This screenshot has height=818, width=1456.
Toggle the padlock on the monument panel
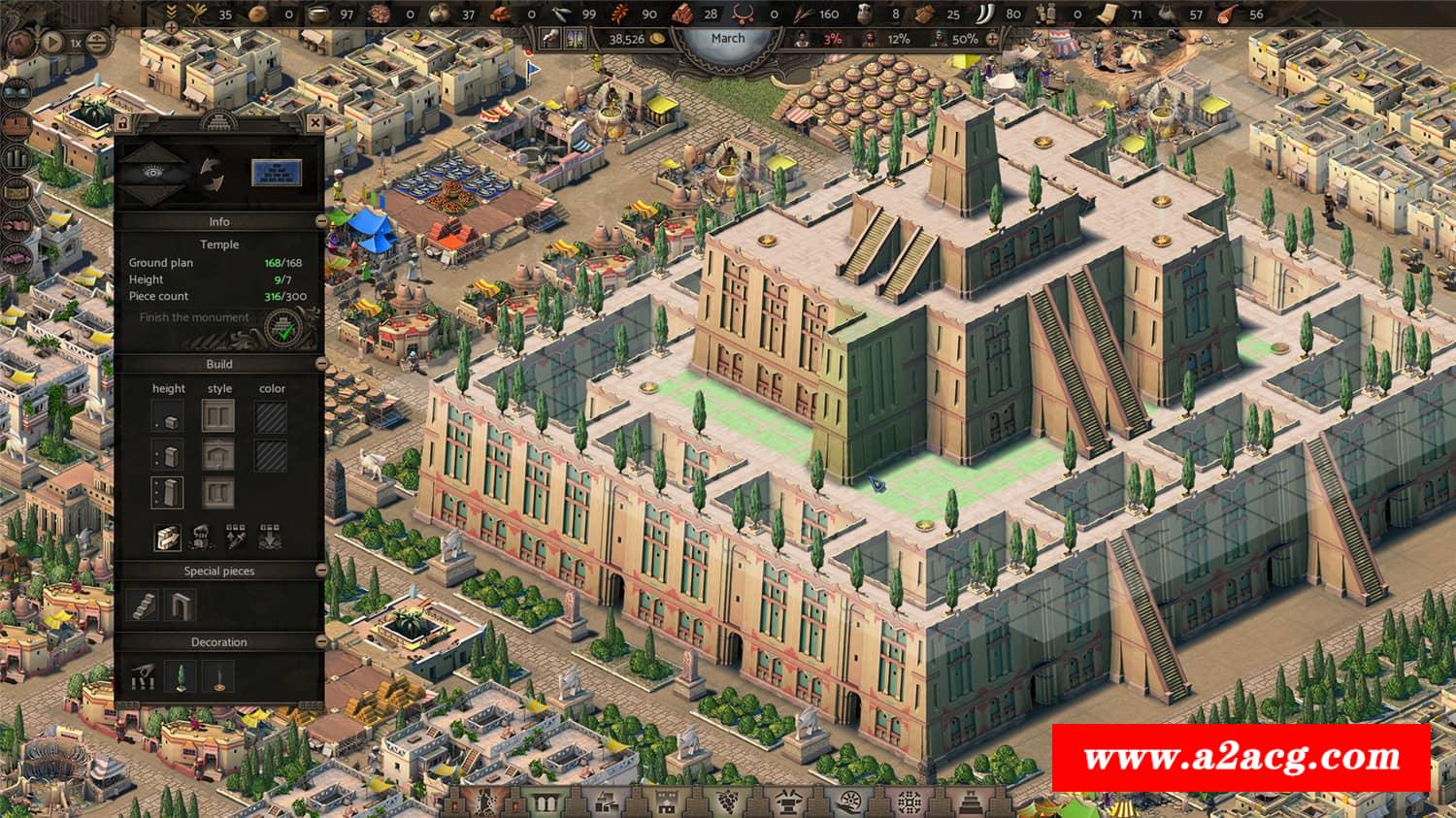(122, 123)
